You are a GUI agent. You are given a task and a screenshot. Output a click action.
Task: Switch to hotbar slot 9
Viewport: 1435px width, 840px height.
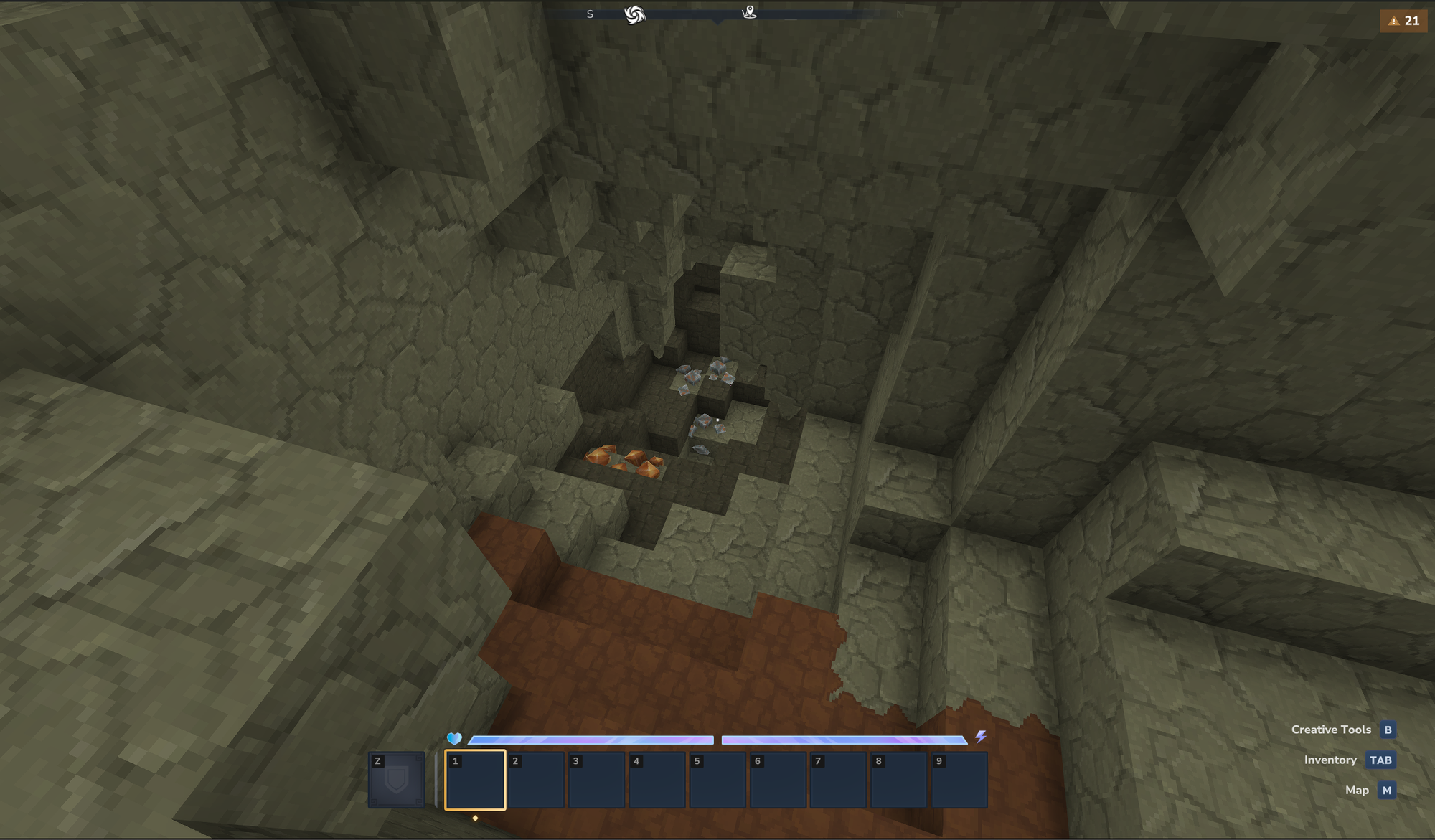(x=959, y=780)
